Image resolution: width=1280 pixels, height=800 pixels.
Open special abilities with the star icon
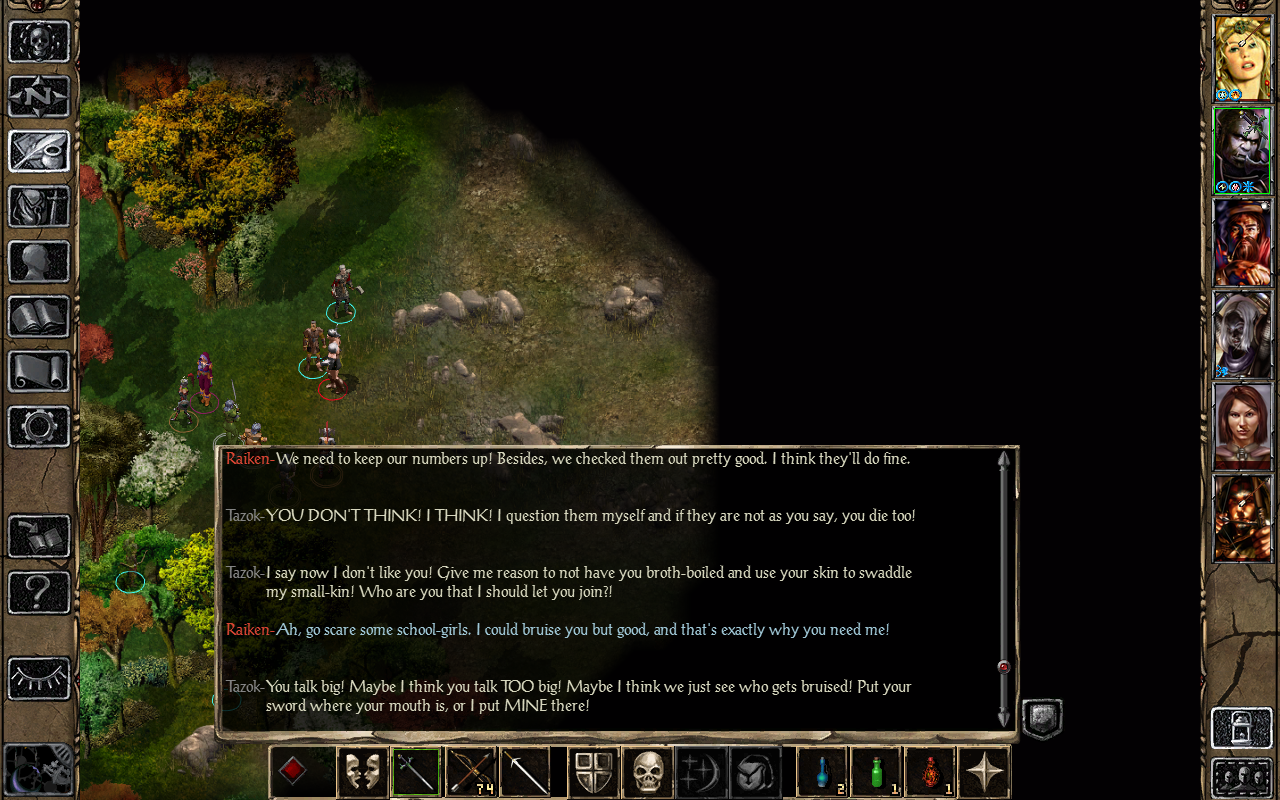coord(984,772)
